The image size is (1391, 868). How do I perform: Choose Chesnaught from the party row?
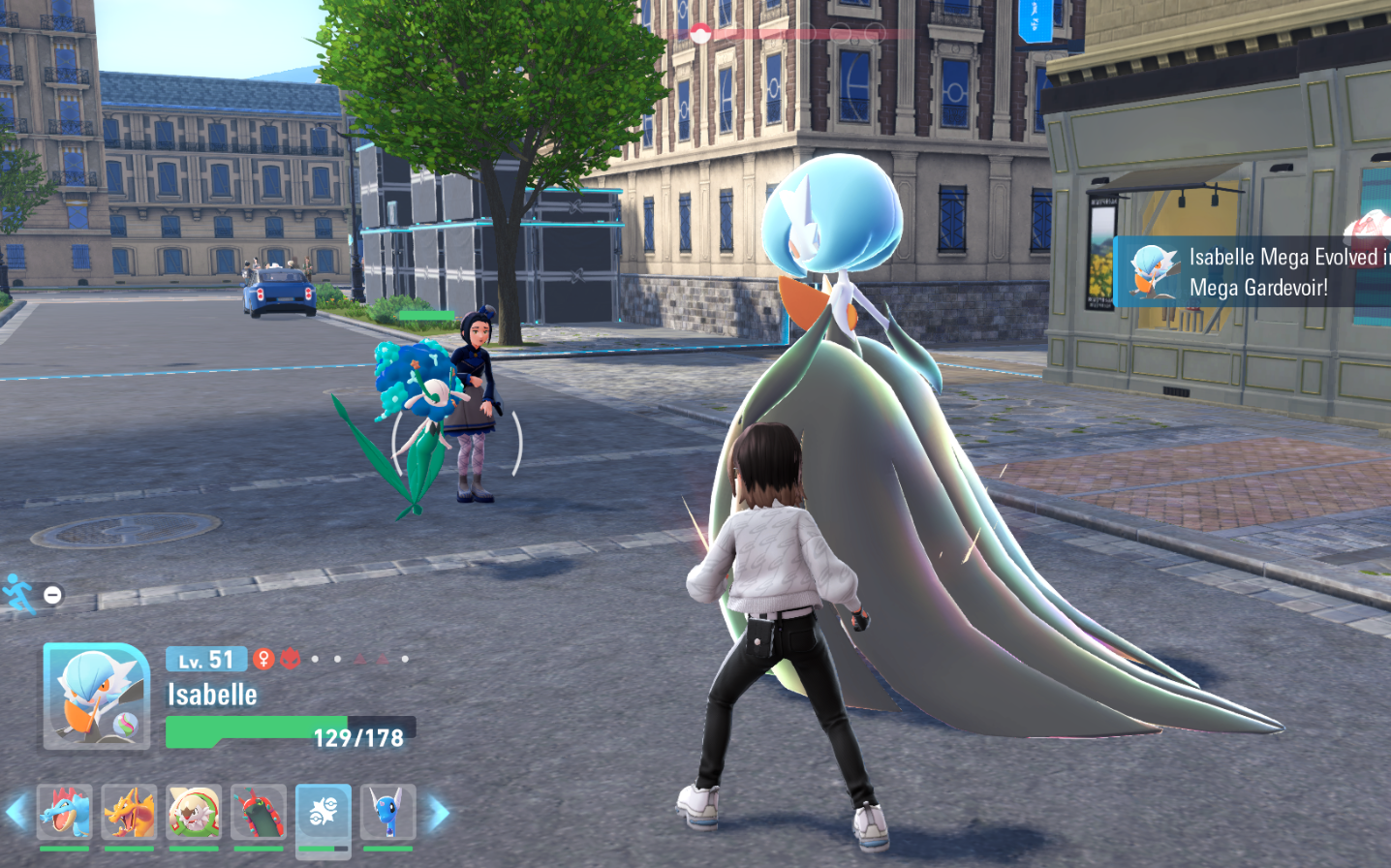point(194,812)
